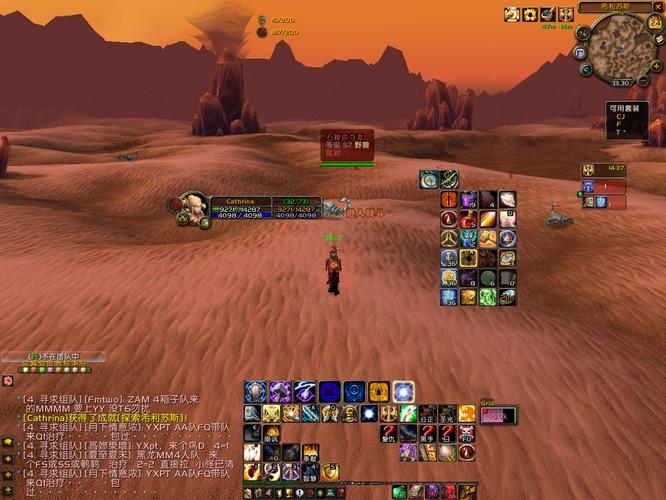The width and height of the screenshot is (666, 500).
Task: Activate the glowing white orb aura icon
Action: point(403,392)
